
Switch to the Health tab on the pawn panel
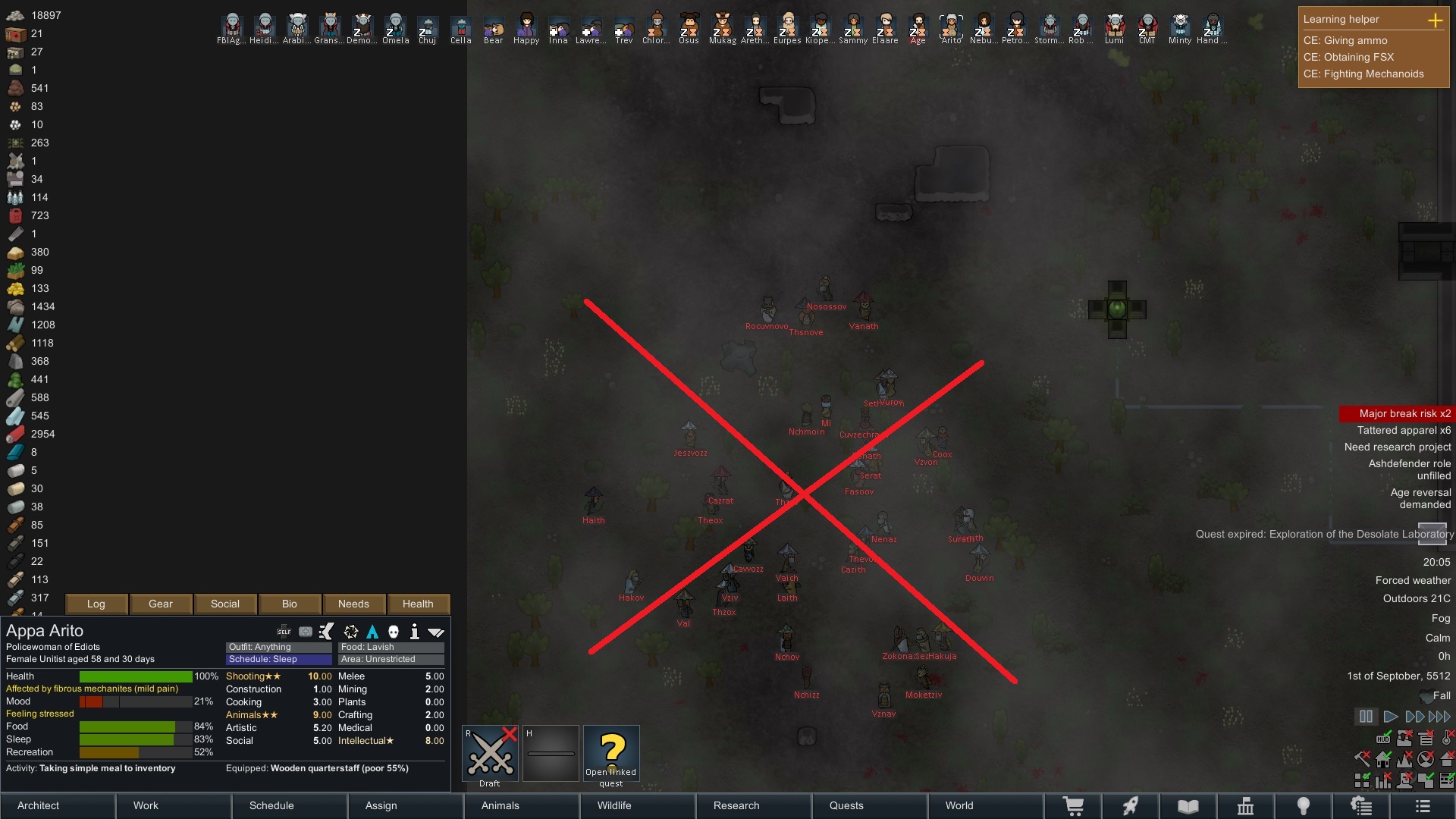click(418, 604)
